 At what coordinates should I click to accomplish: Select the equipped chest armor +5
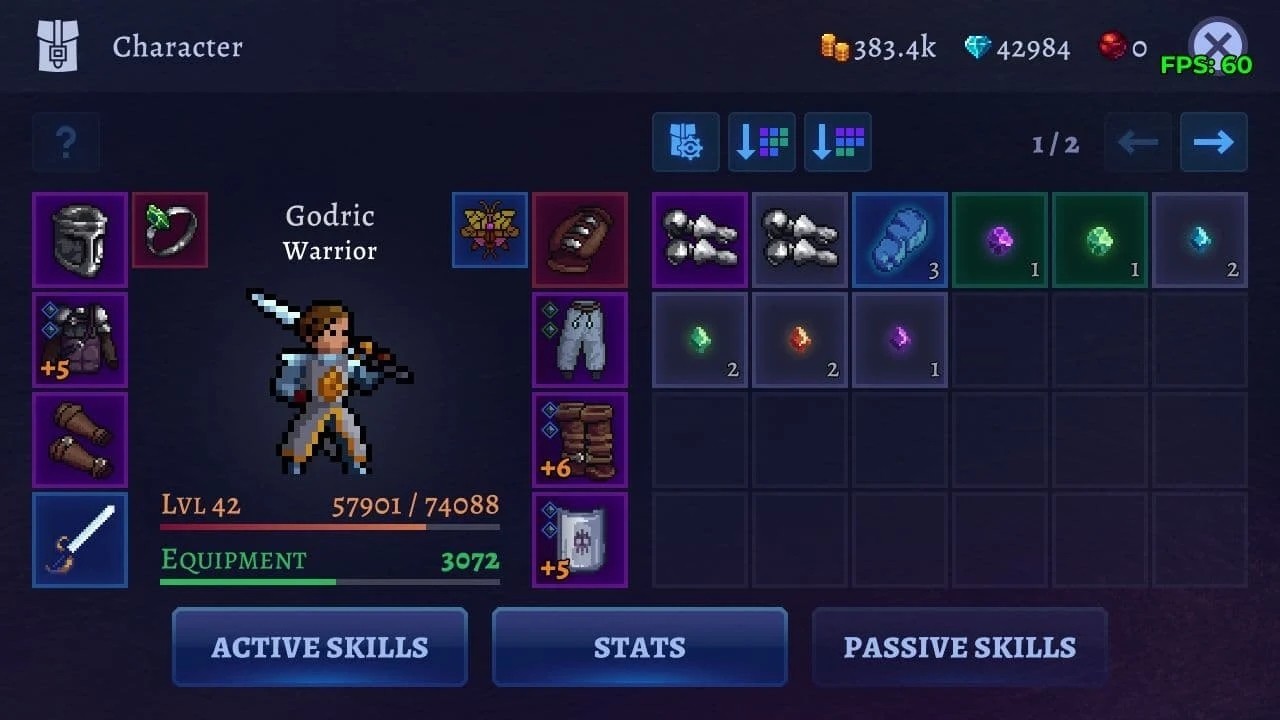click(x=80, y=340)
